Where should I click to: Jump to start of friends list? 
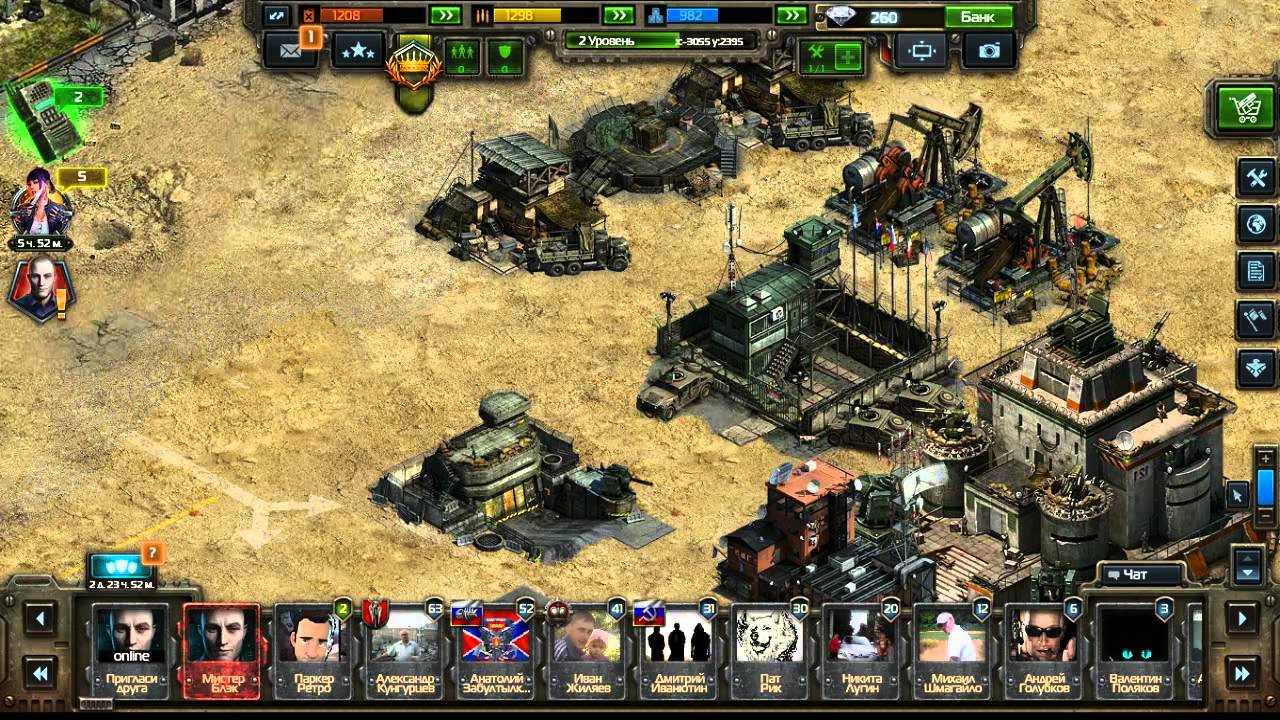tap(40, 673)
